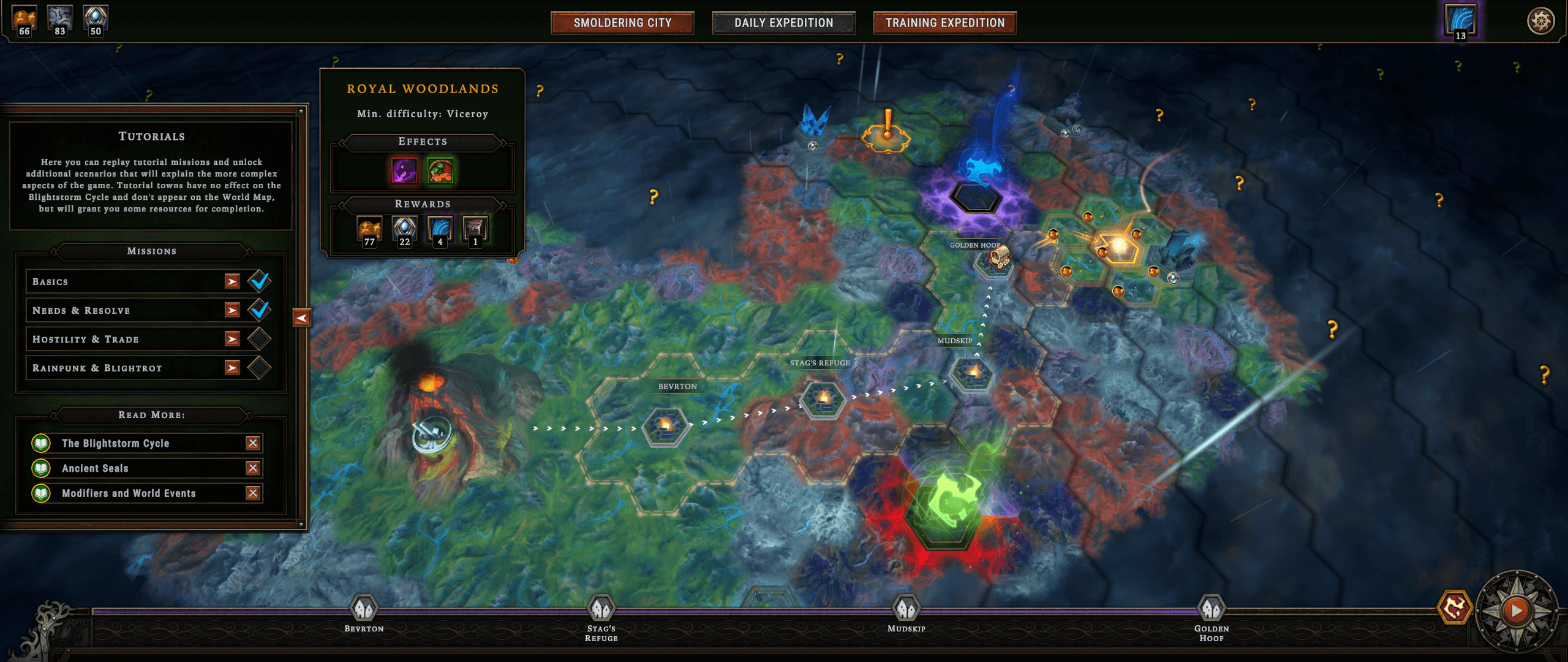
Task: Launch the Training Expedition
Action: tap(944, 23)
